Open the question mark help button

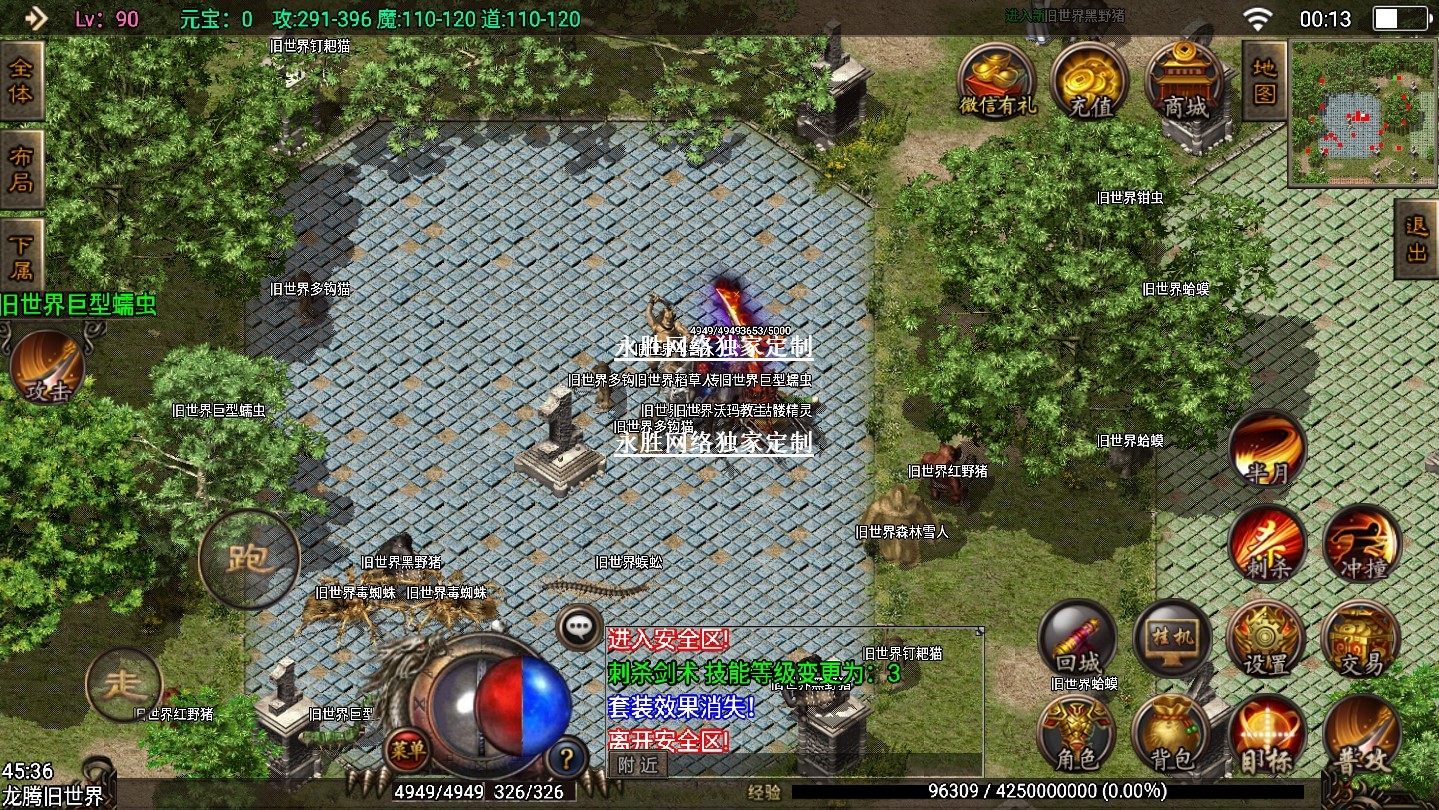click(x=567, y=754)
